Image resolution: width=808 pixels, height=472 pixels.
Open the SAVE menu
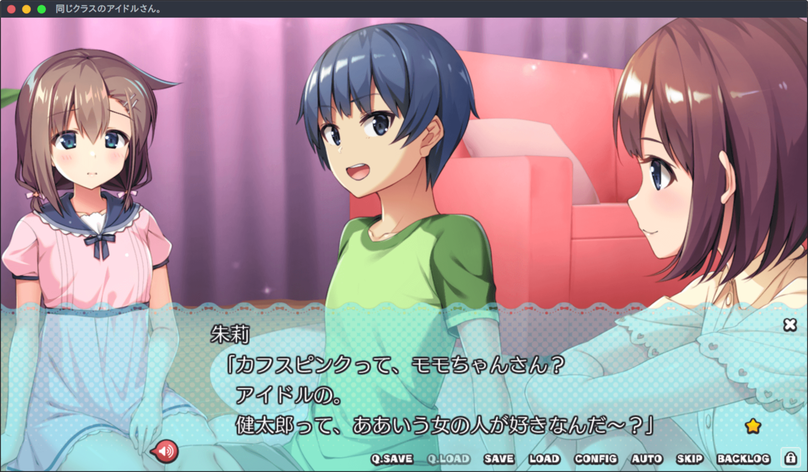[x=498, y=459]
